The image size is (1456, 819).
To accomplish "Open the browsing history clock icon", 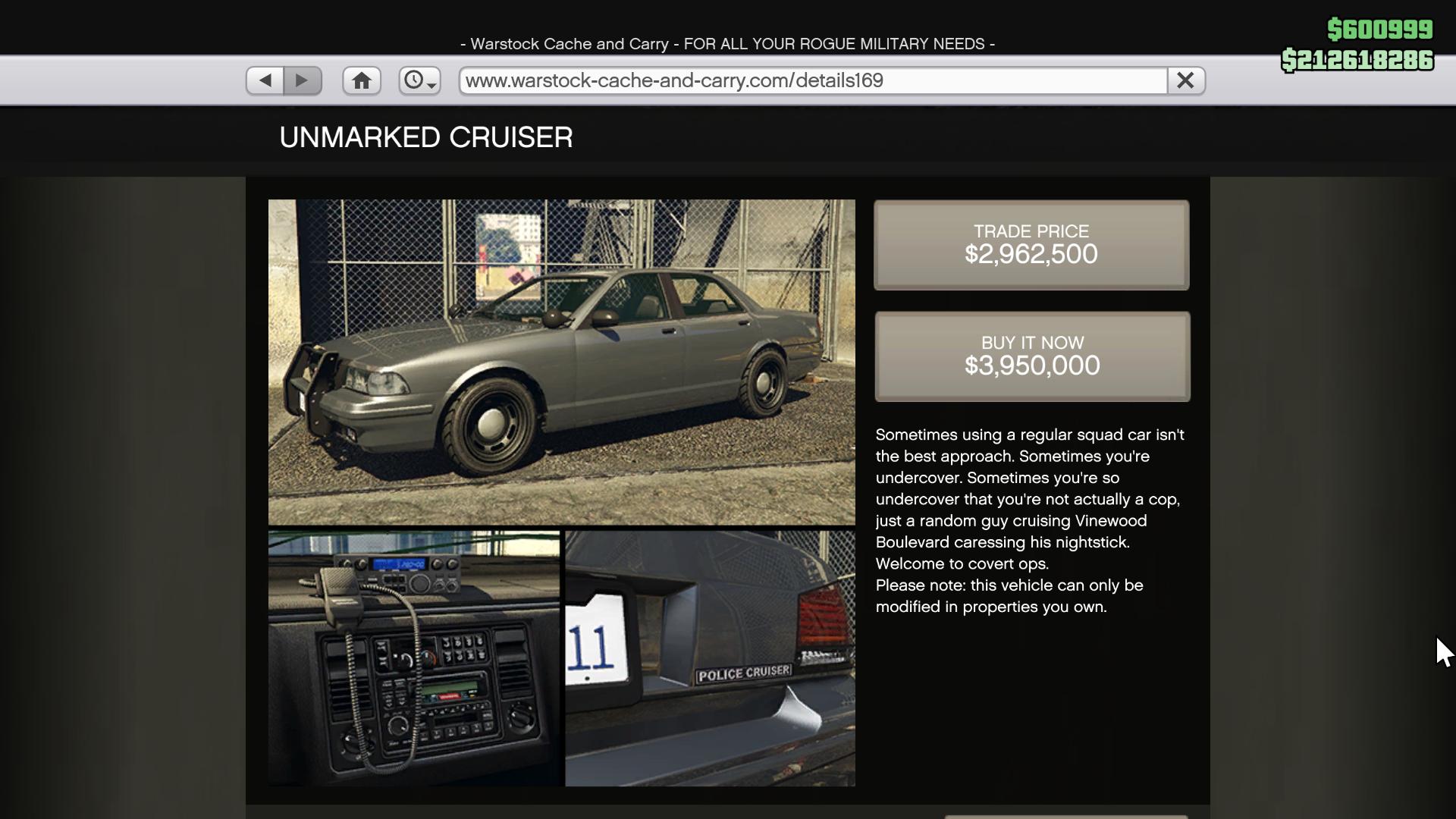I will click(414, 80).
